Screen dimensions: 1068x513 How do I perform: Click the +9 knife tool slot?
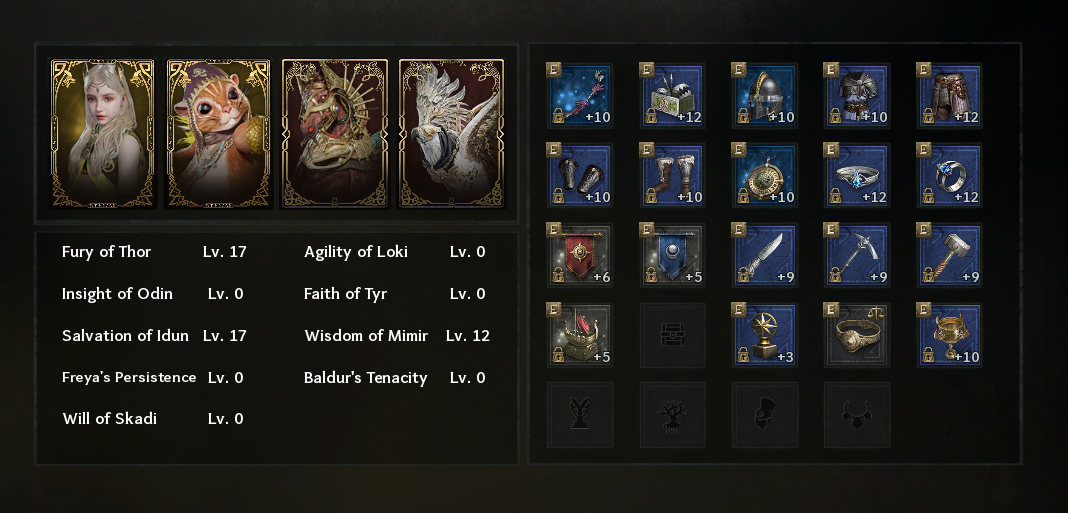tap(765, 256)
